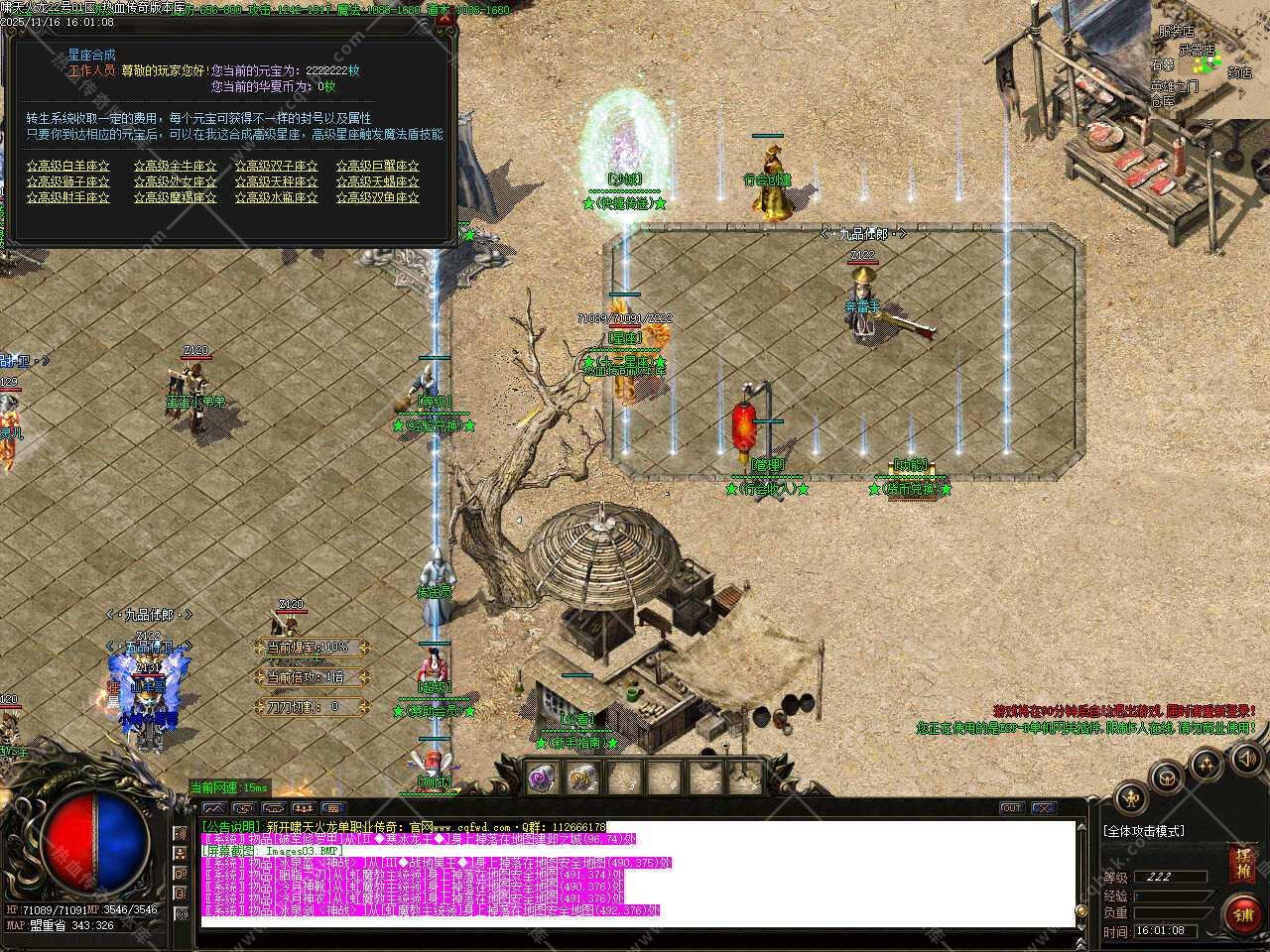Viewport: 1270px width, 952px height.
Task: Pick the 高级射手座 option
Action: coord(68,198)
